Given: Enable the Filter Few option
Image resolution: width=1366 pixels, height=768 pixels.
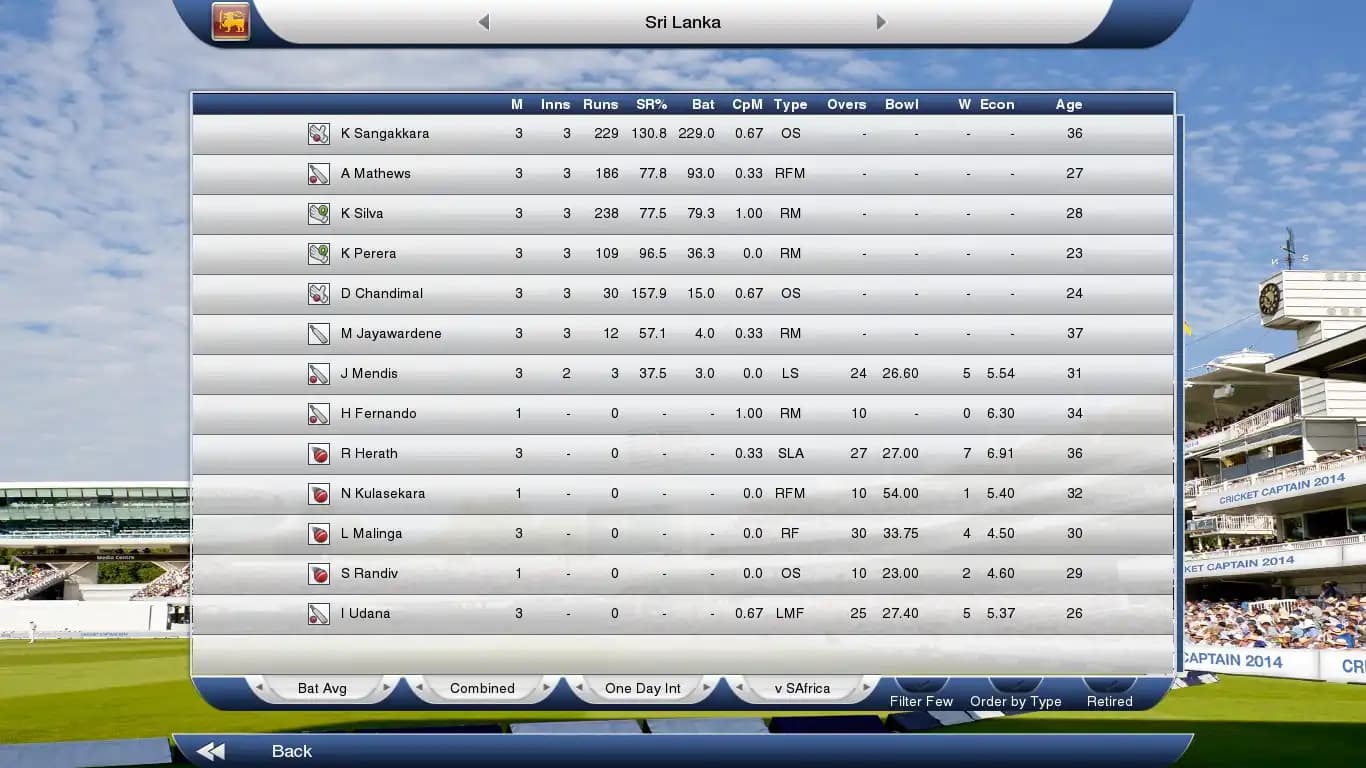Looking at the screenshot, I should tap(920, 701).
